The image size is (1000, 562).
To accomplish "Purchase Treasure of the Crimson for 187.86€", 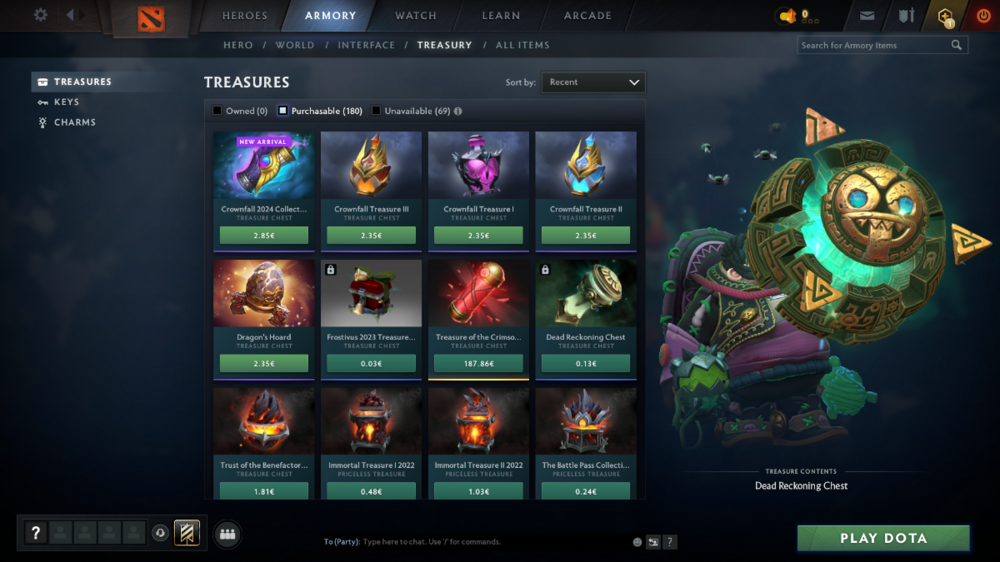I will click(479, 364).
